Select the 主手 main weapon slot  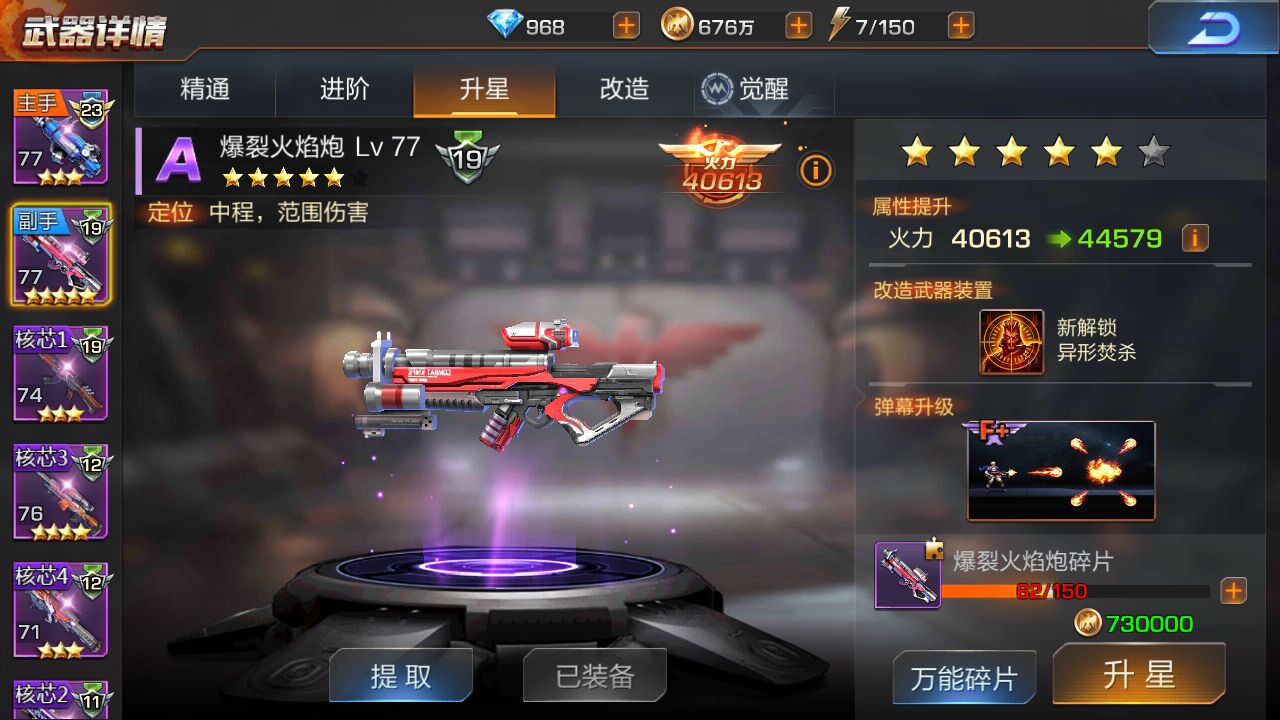click(60, 145)
